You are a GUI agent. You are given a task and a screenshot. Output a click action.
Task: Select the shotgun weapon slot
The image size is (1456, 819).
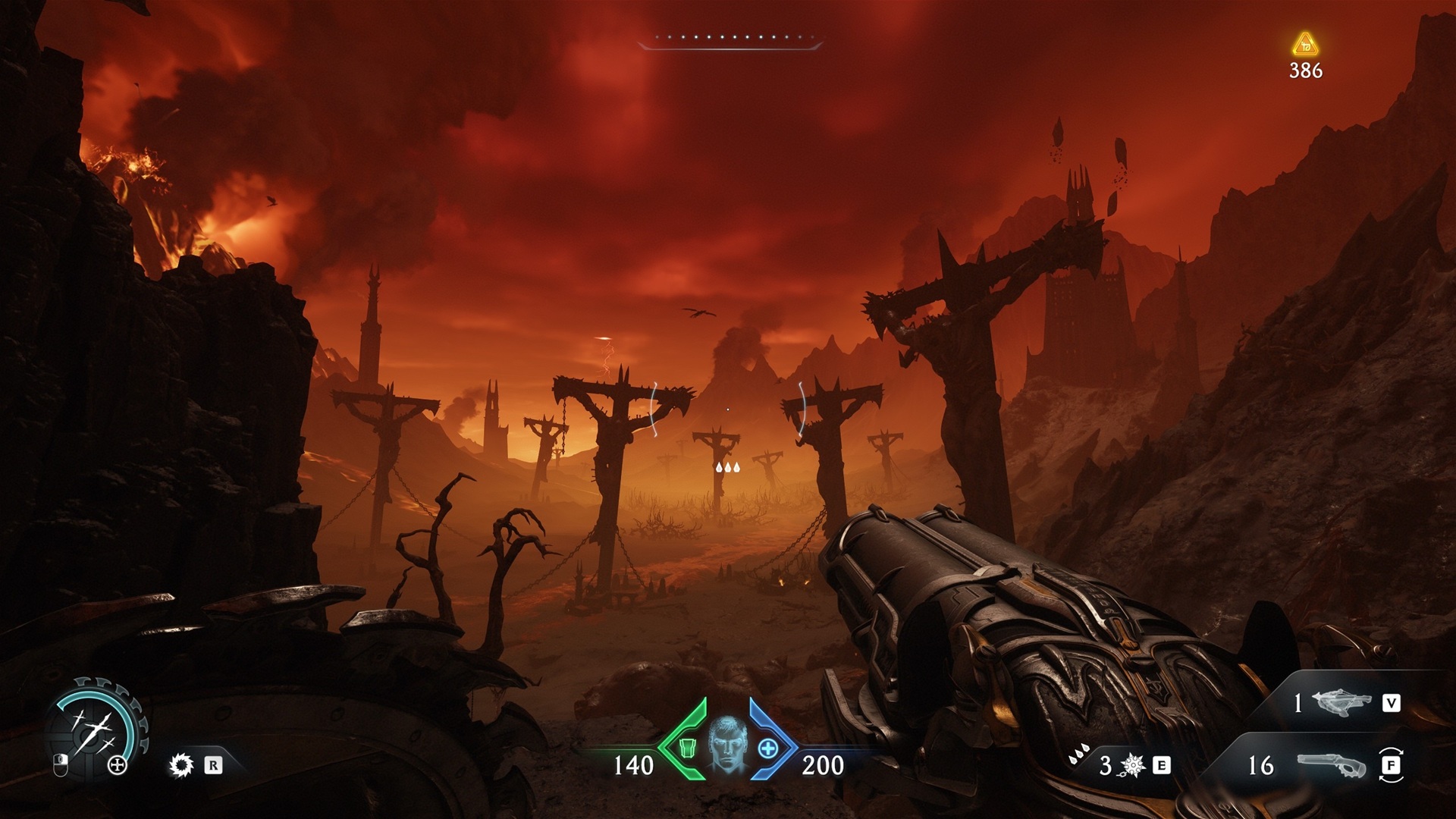pos(1331,765)
